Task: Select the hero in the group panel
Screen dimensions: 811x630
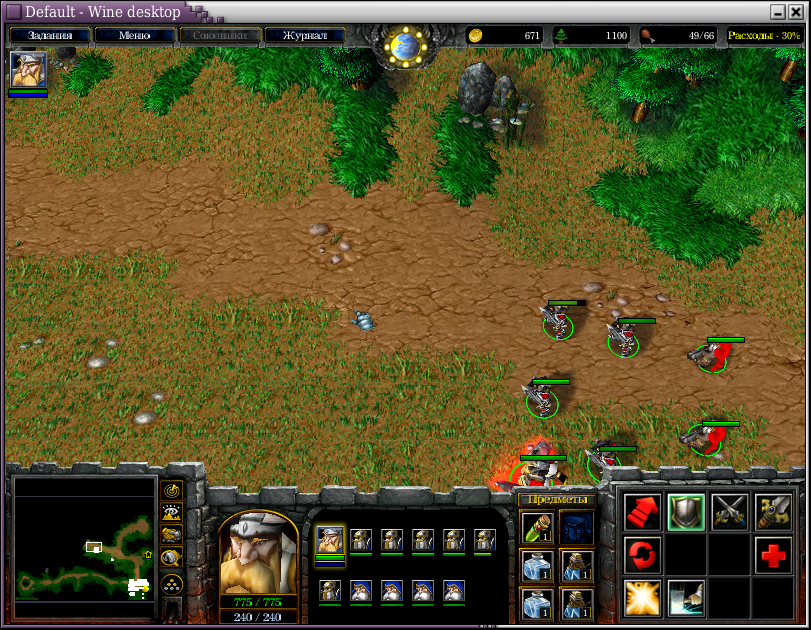Action: pyautogui.click(x=330, y=541)
